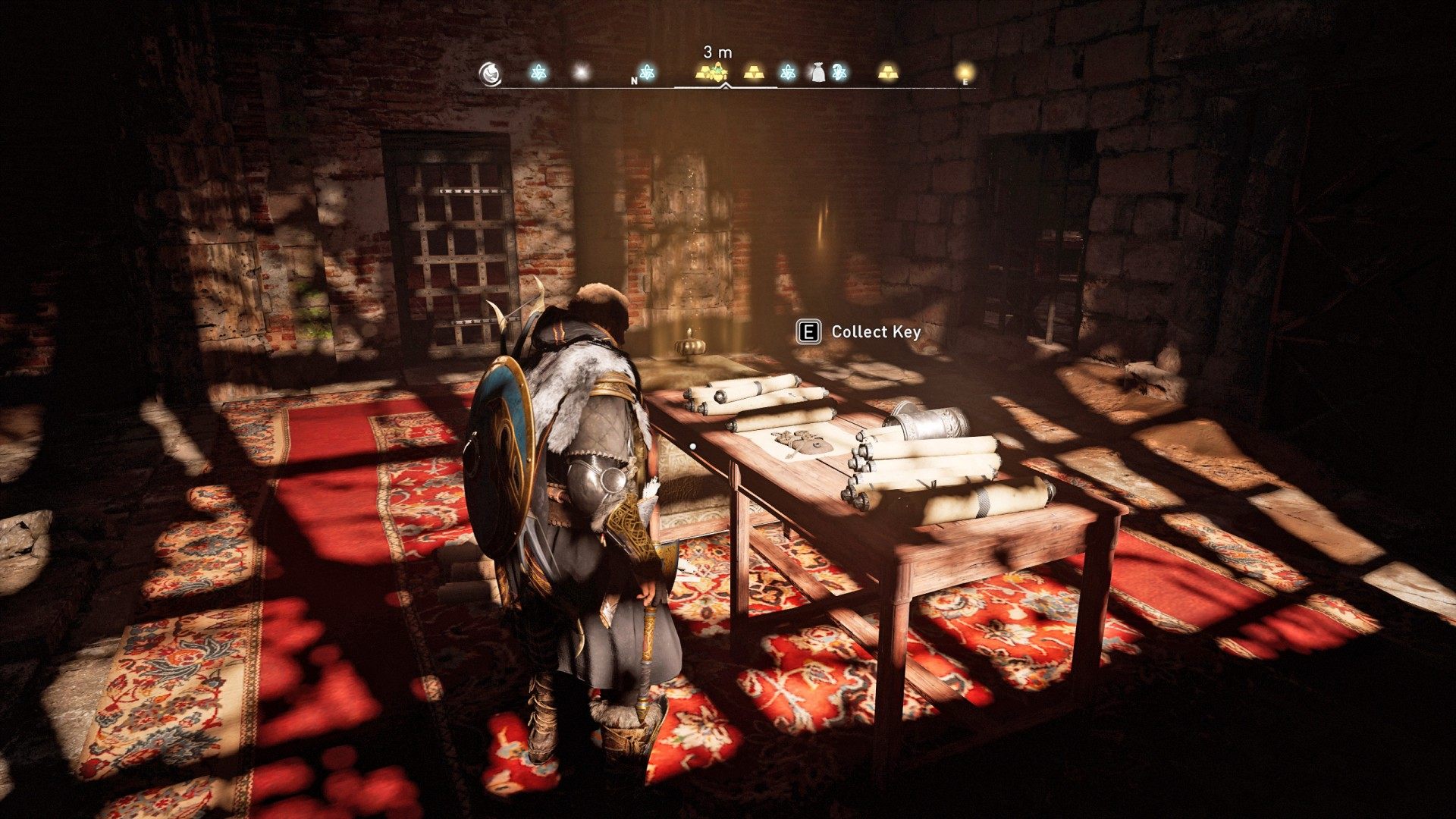Viewport: 1456px width, 819px height.
Task: Click the raven icon on the compass bar
Action: pyautogui.click(x=491, y=73)
